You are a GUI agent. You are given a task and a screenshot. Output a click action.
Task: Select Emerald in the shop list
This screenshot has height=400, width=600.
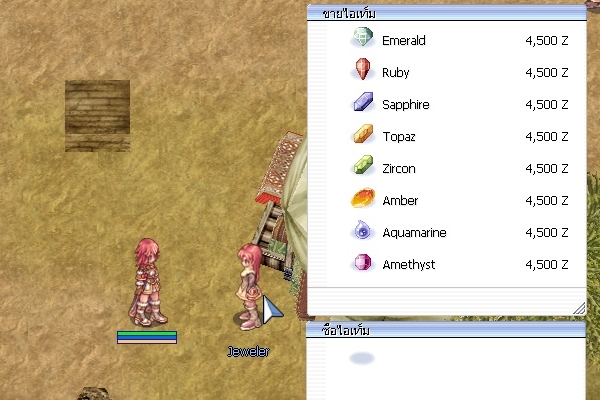[x=403, y=41]
